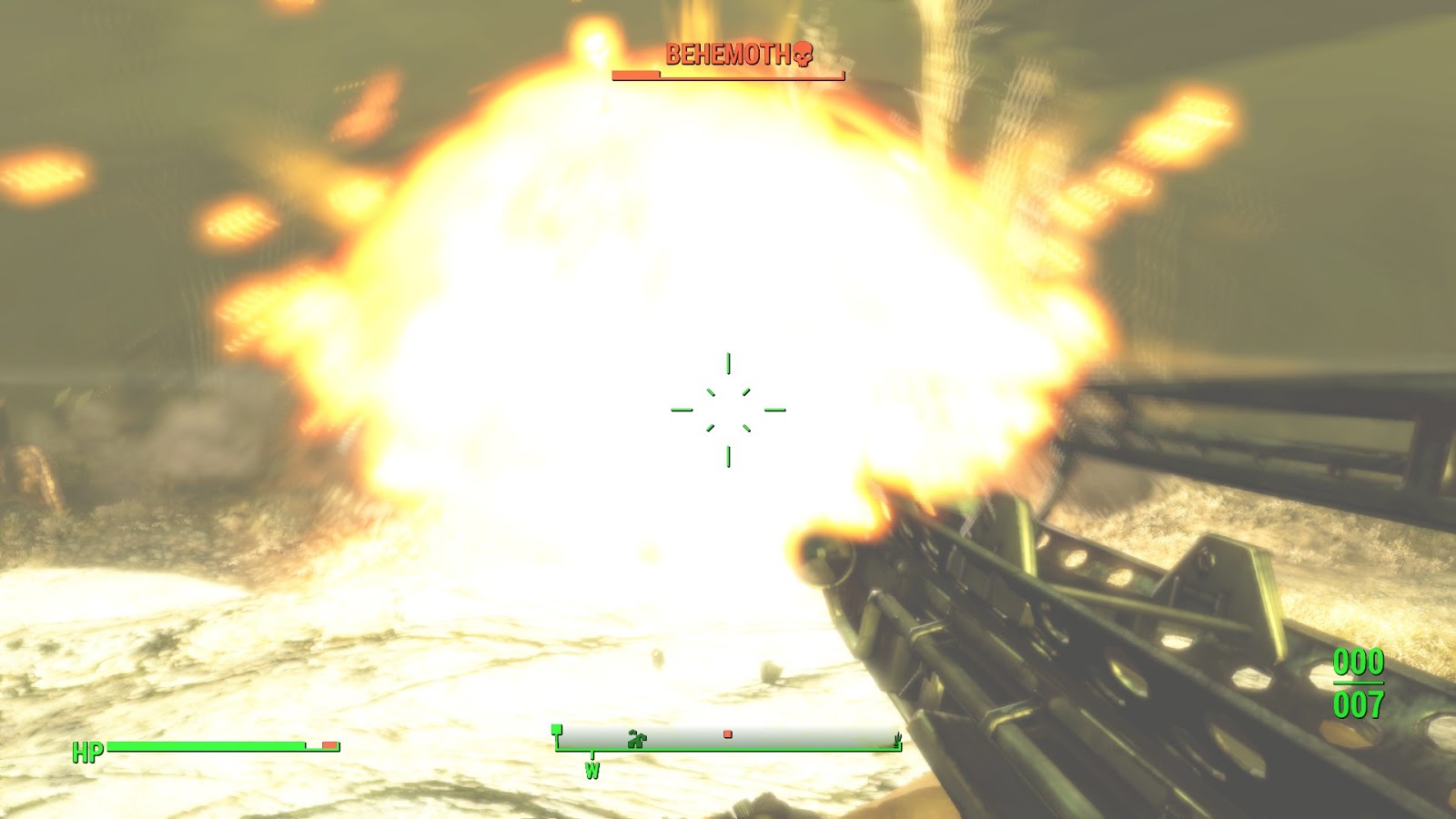The image size is (1456, 819).
Task: Click the W direction letter below the compass
Action: point(593,769)
